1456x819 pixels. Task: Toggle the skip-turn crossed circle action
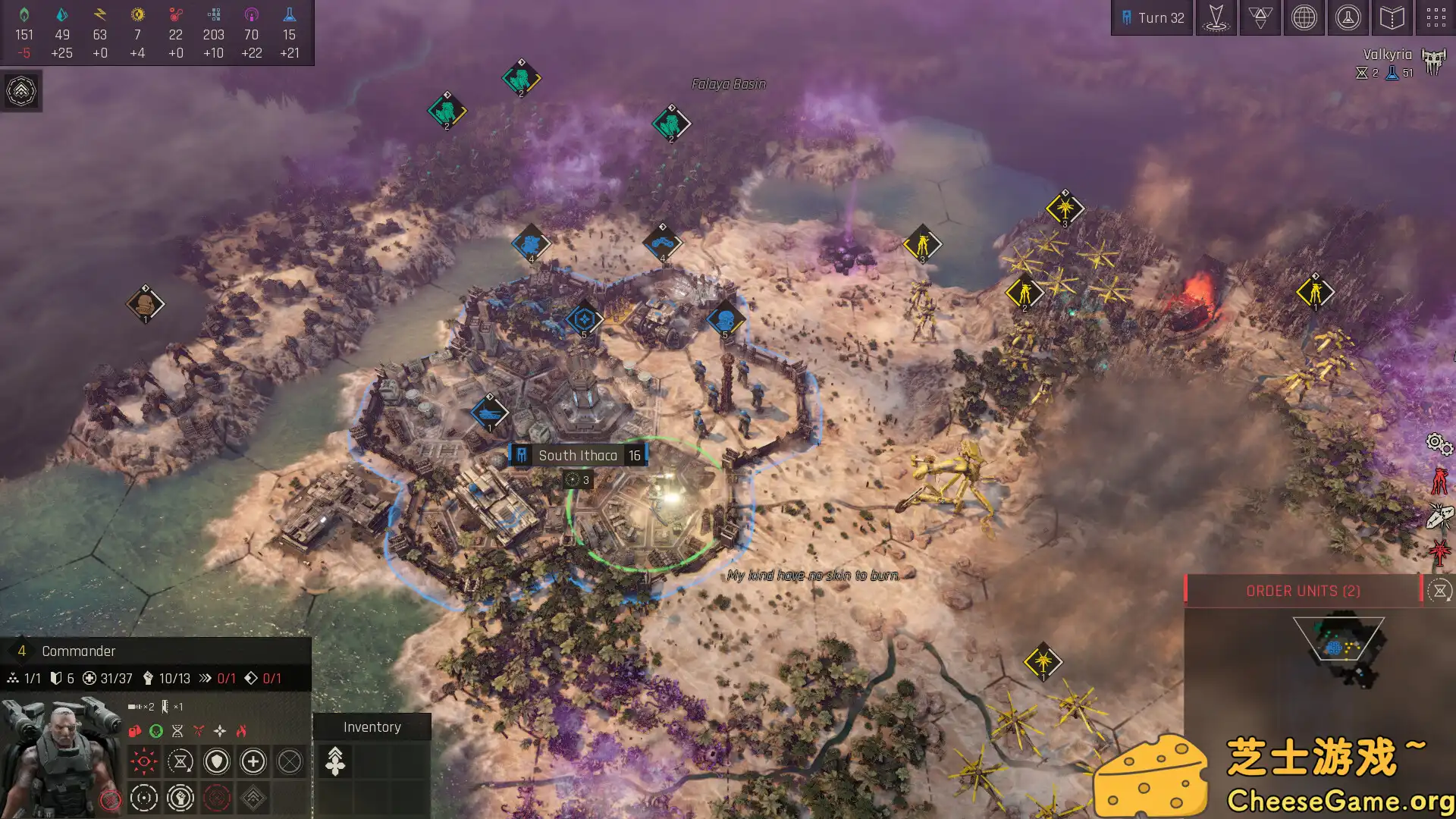point(290,761)
